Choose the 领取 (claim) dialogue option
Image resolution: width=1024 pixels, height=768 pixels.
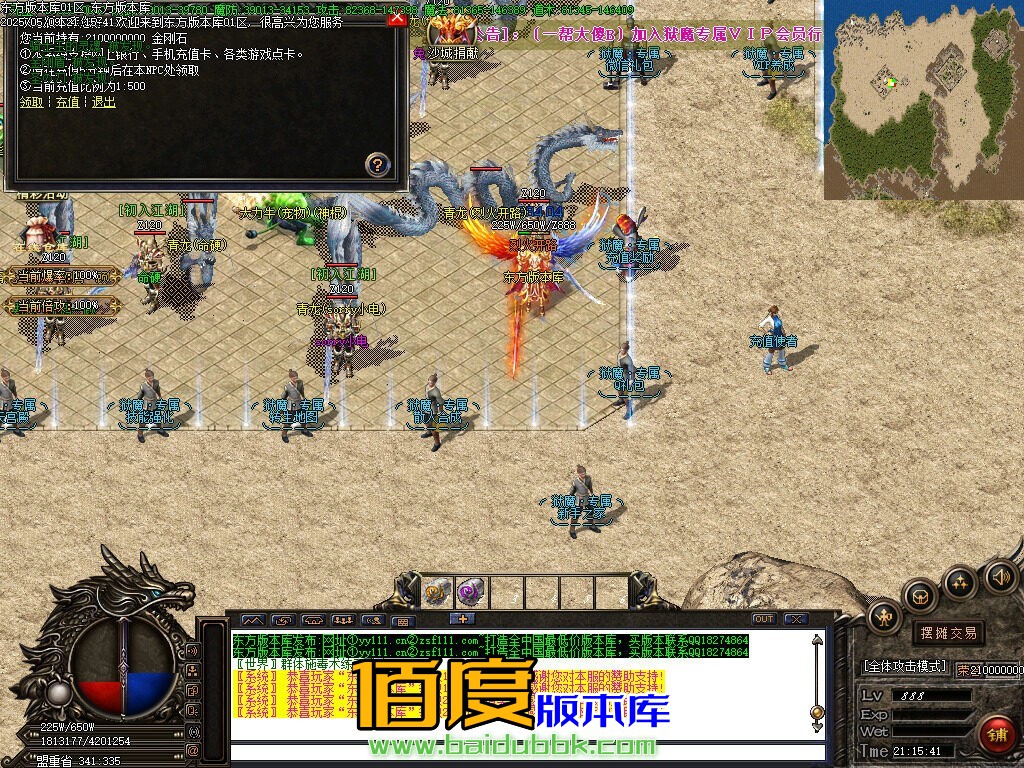[x=31, y=102]
